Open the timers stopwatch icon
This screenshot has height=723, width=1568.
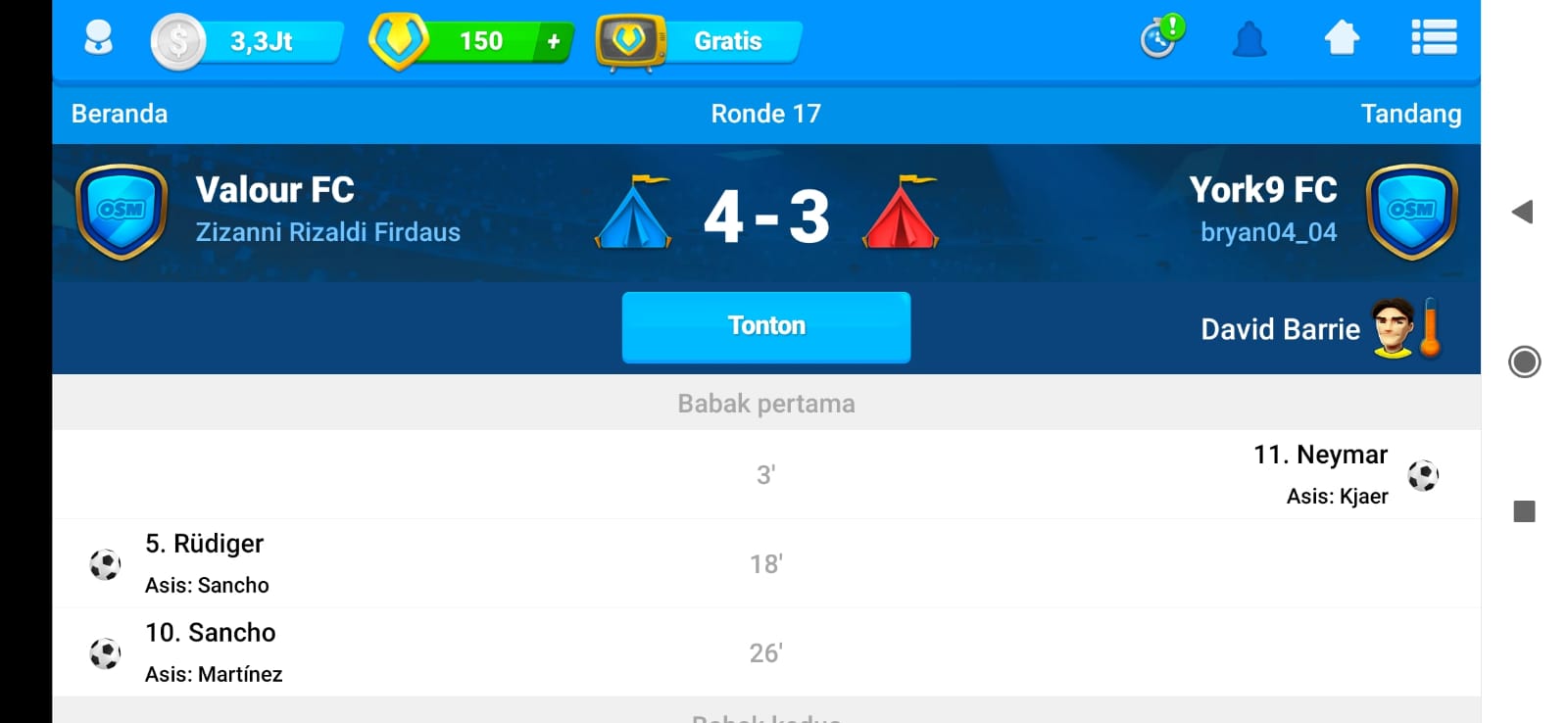(1161, 39)
